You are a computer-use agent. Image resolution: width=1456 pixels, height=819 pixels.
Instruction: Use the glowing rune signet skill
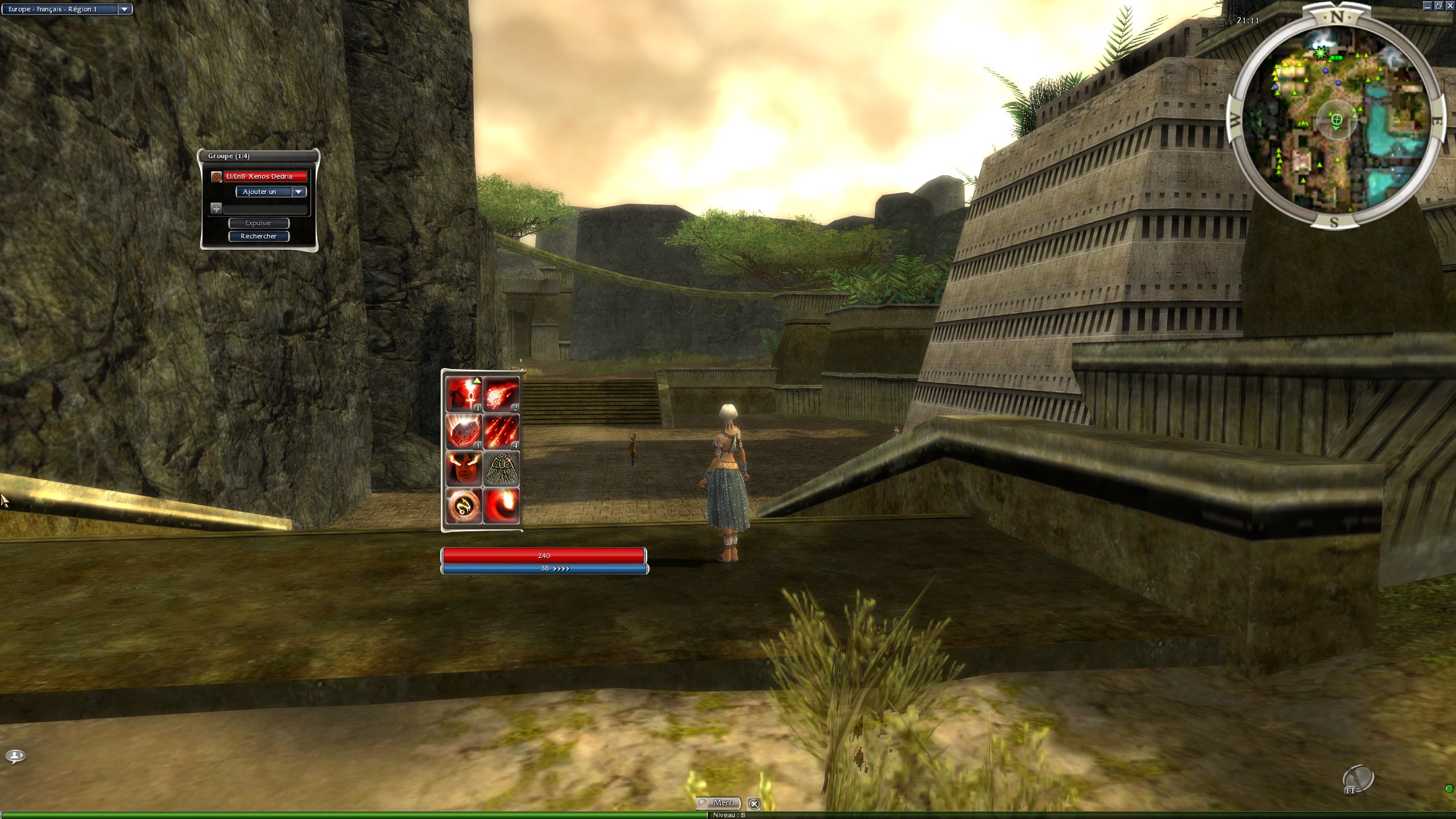point(464,506)
